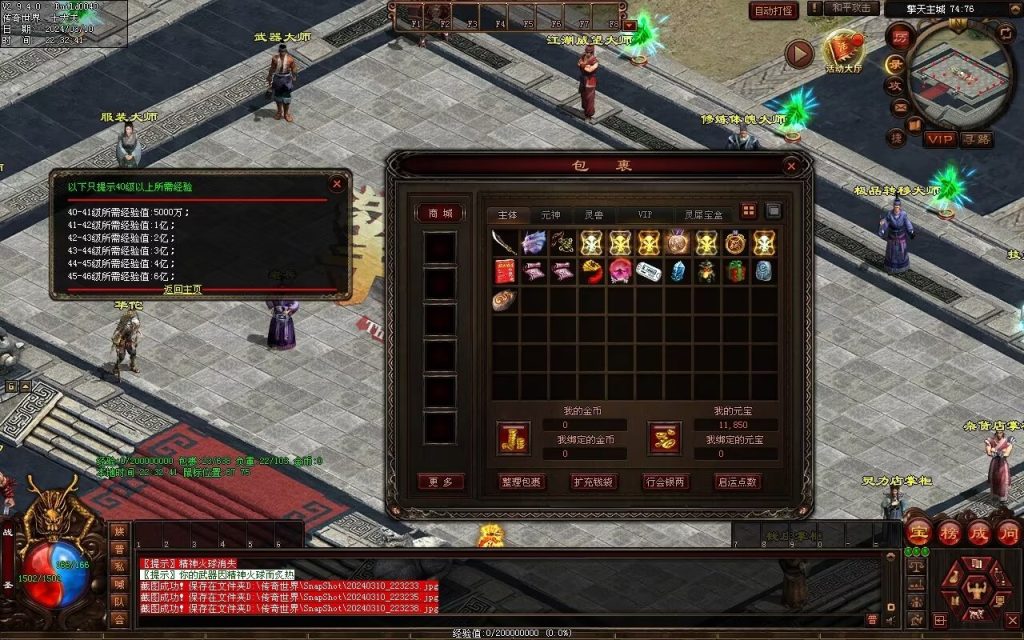The image size is (1024, 640).
Task: Select the curved blade weapon in the bag
Action: (505, 243)
